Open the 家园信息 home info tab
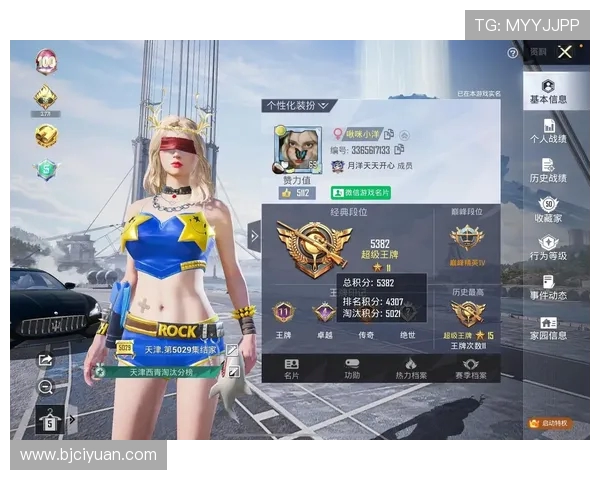This screenshot has width=600, height=480. pos(548,327)
